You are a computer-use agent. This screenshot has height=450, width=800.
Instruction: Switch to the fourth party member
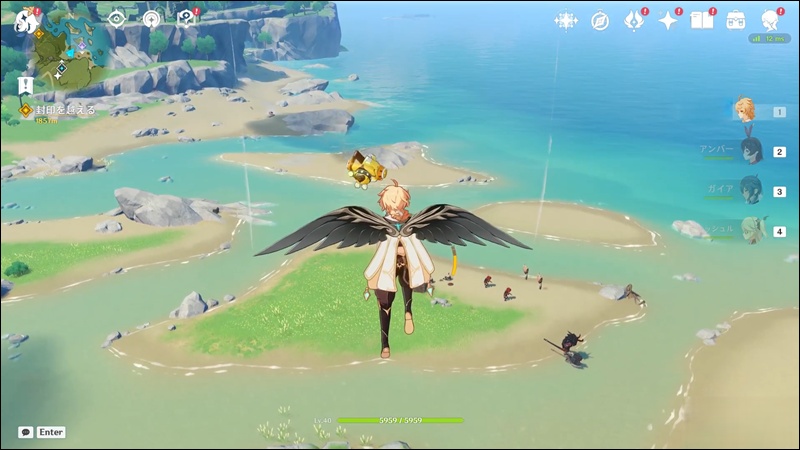tap(752, 230)
